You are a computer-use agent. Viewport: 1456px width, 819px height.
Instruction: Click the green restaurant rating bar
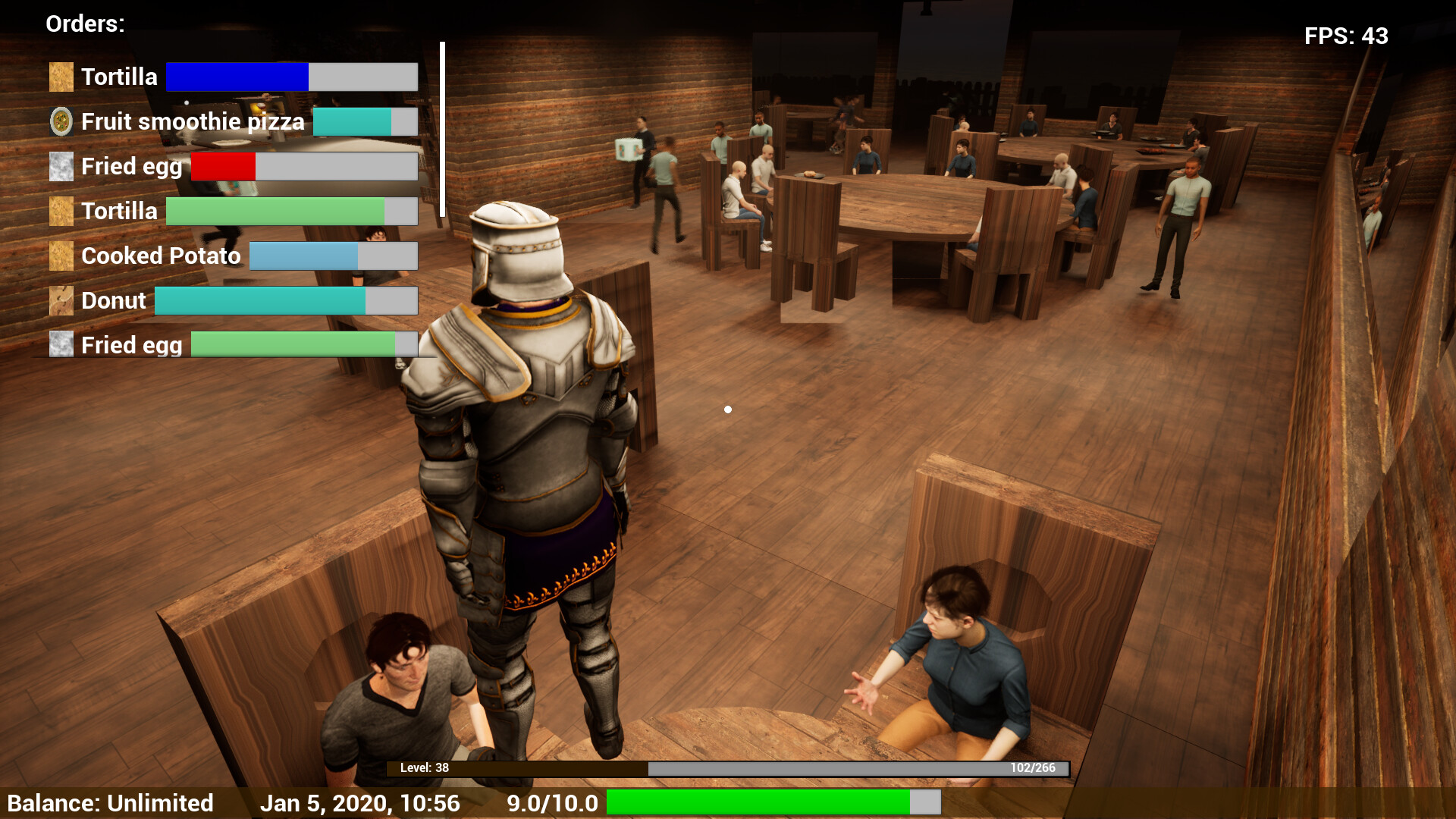click(x=758, y=802)
